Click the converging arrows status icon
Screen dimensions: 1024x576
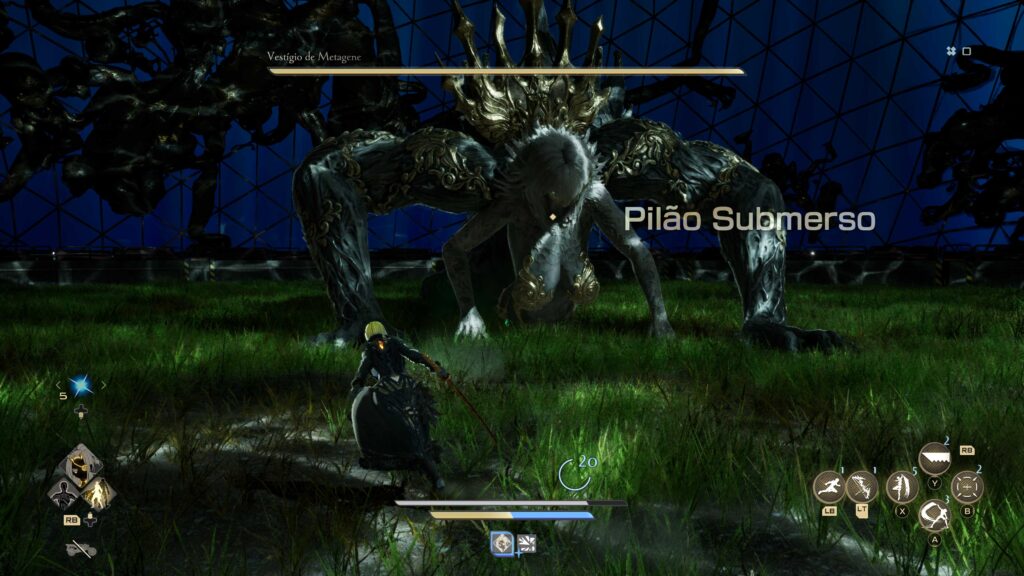[527, 543]
